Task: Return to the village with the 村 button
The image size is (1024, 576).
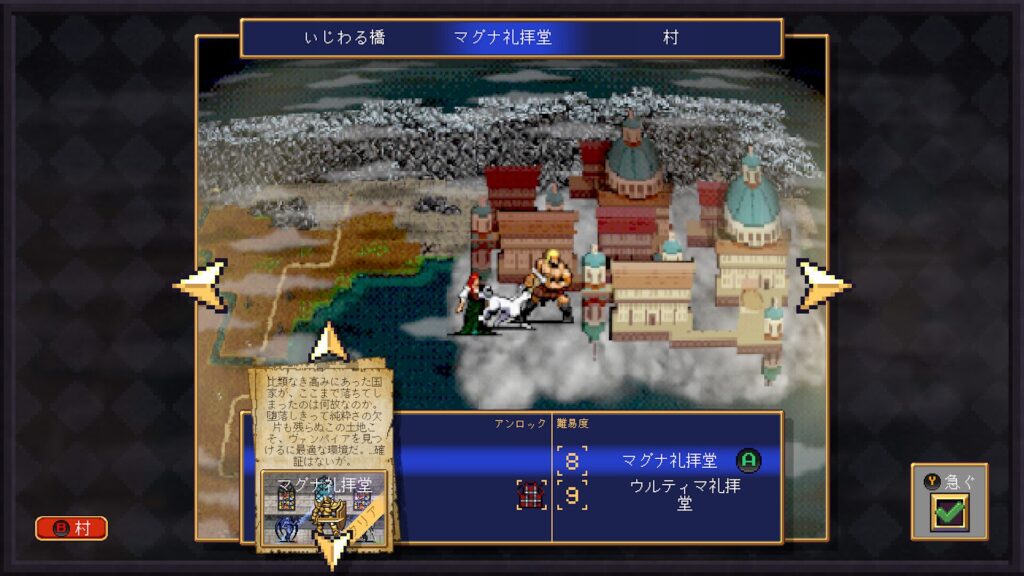Action: (71, 528)
